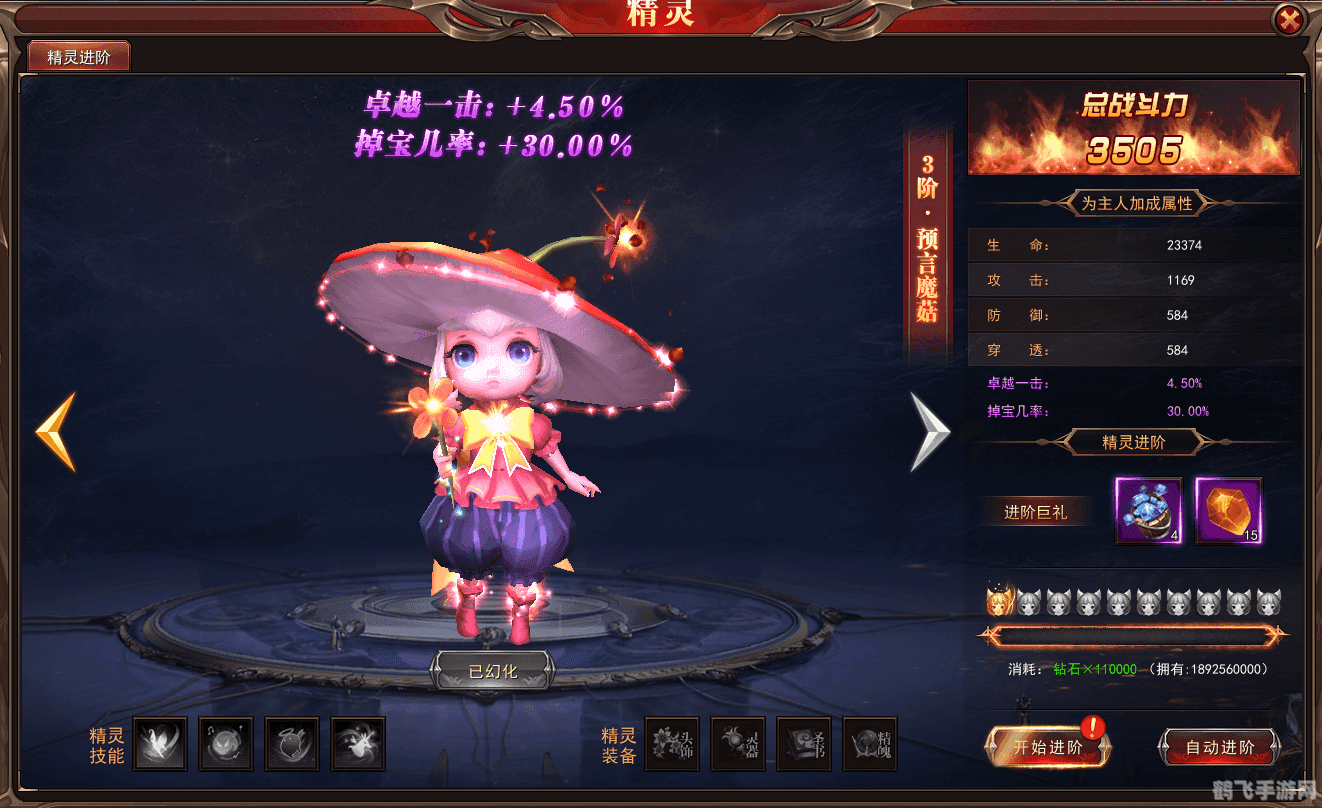Select the first butterfly spirit skill icon
1322x808 pixels.
[160, 744]
